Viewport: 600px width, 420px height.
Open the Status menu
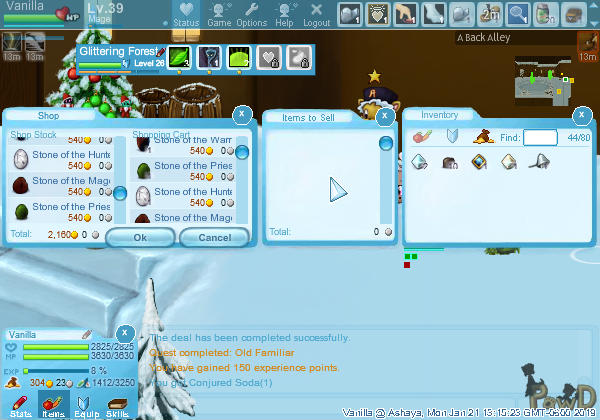pos(185,13)
